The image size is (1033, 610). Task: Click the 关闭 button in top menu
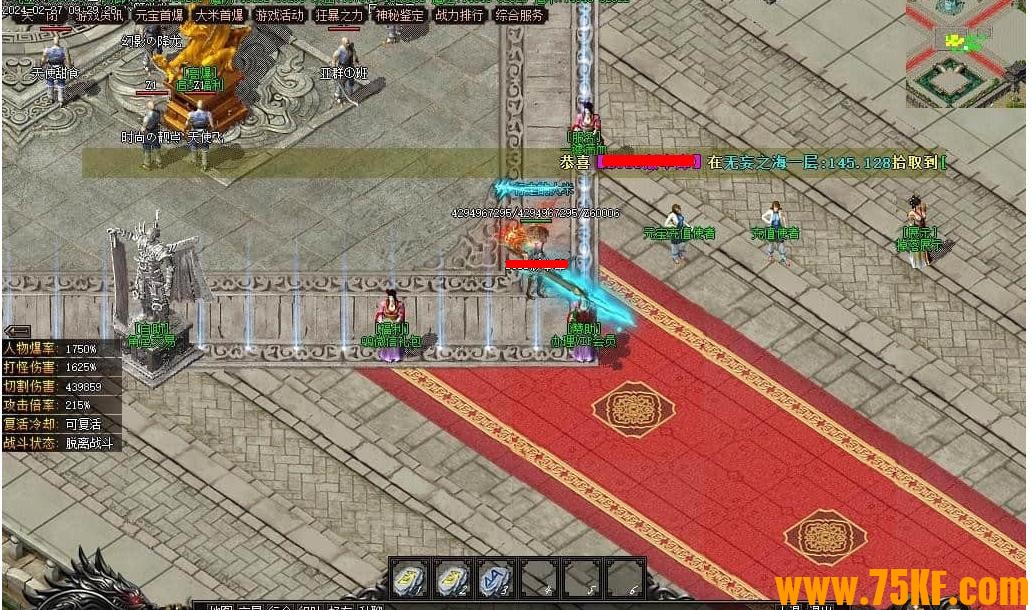tap(38, 15)
